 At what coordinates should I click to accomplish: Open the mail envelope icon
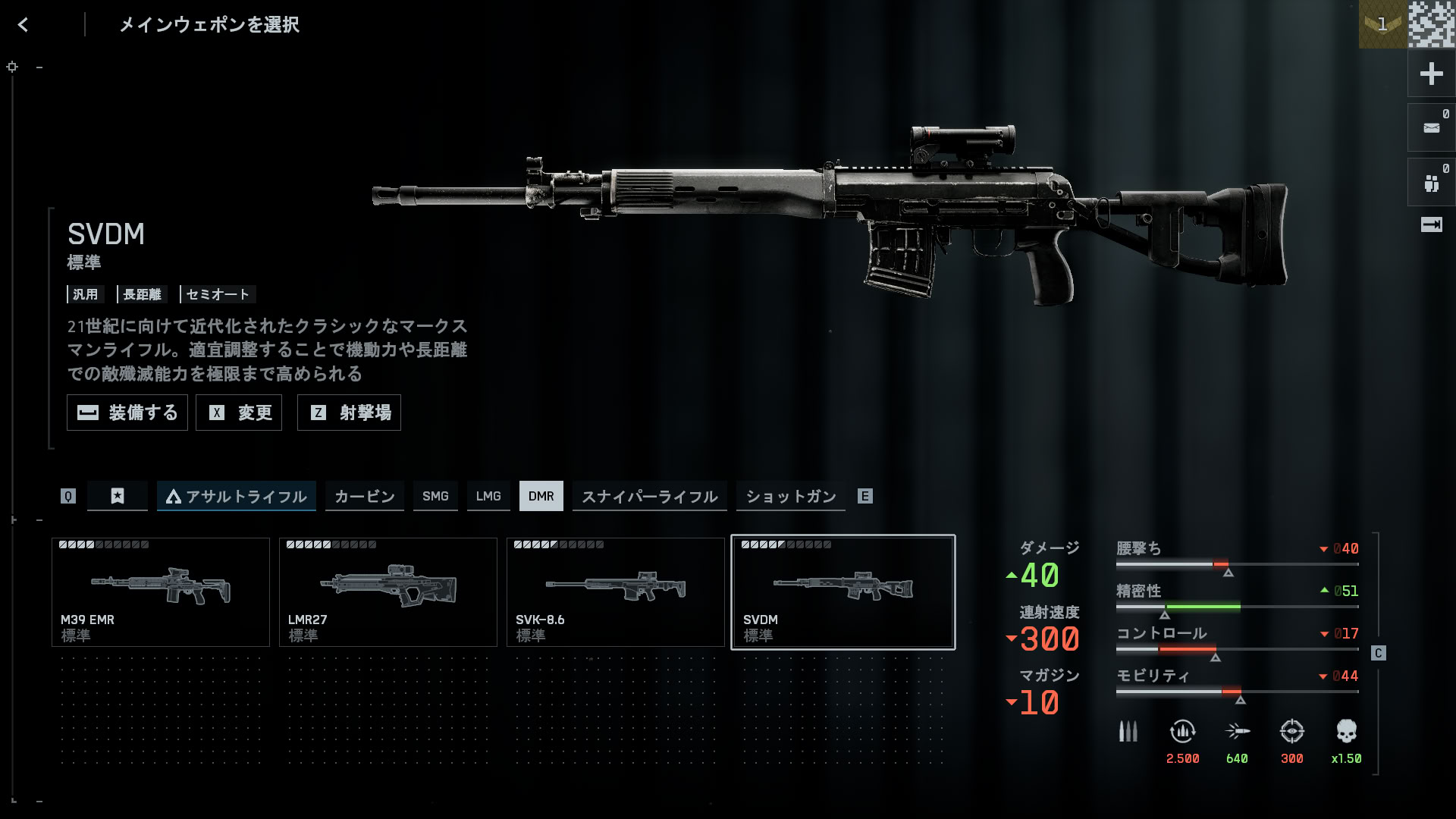coord(1431,128)
